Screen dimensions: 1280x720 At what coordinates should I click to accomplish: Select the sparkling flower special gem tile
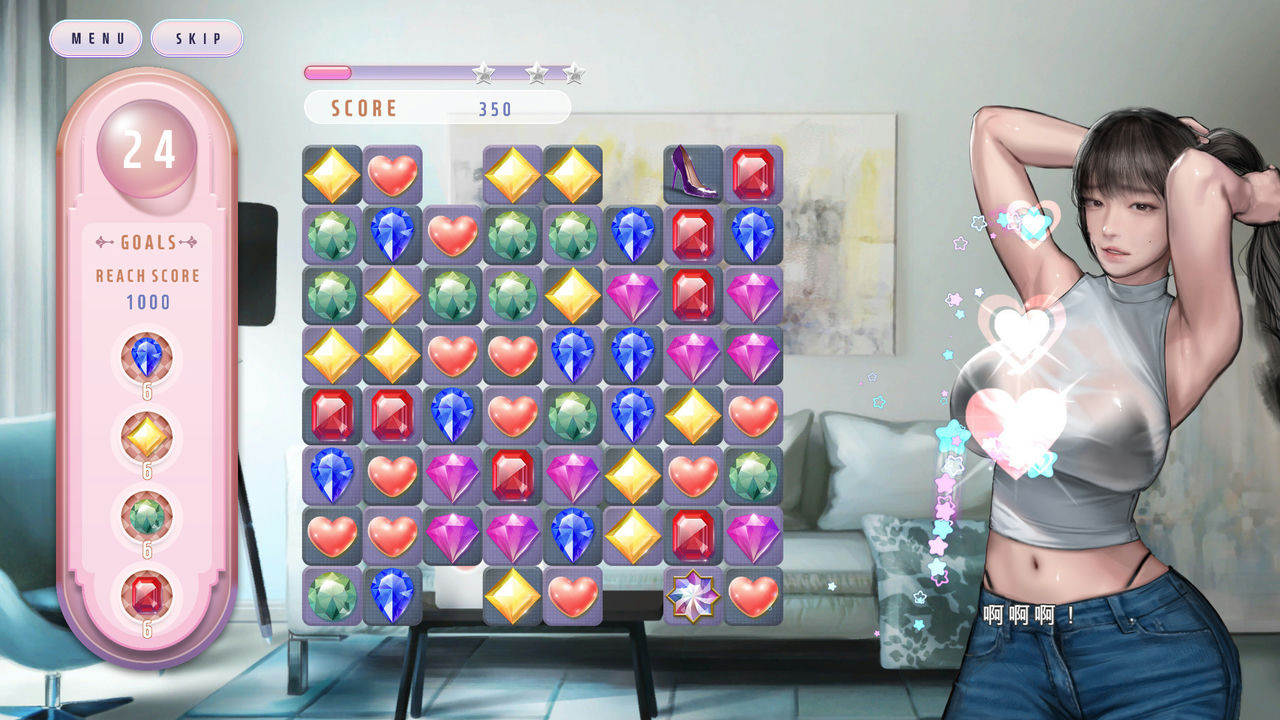(x=691, y=597)
